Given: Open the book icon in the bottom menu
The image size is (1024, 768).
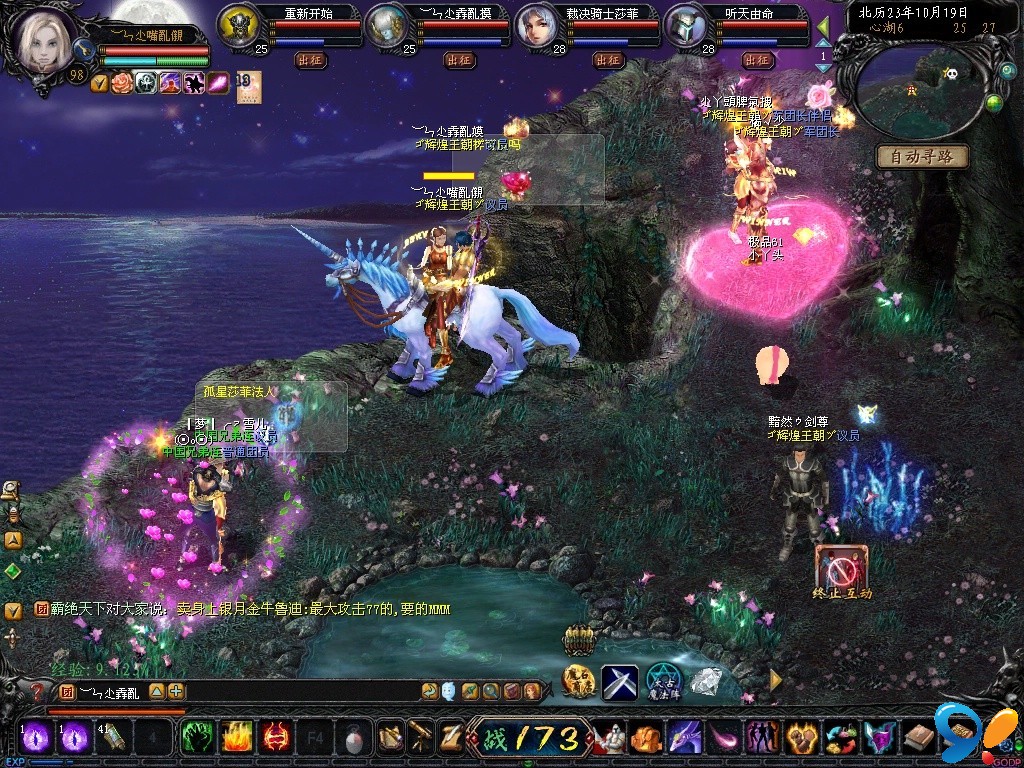Looking at the screenshot, I should [918, 738].
